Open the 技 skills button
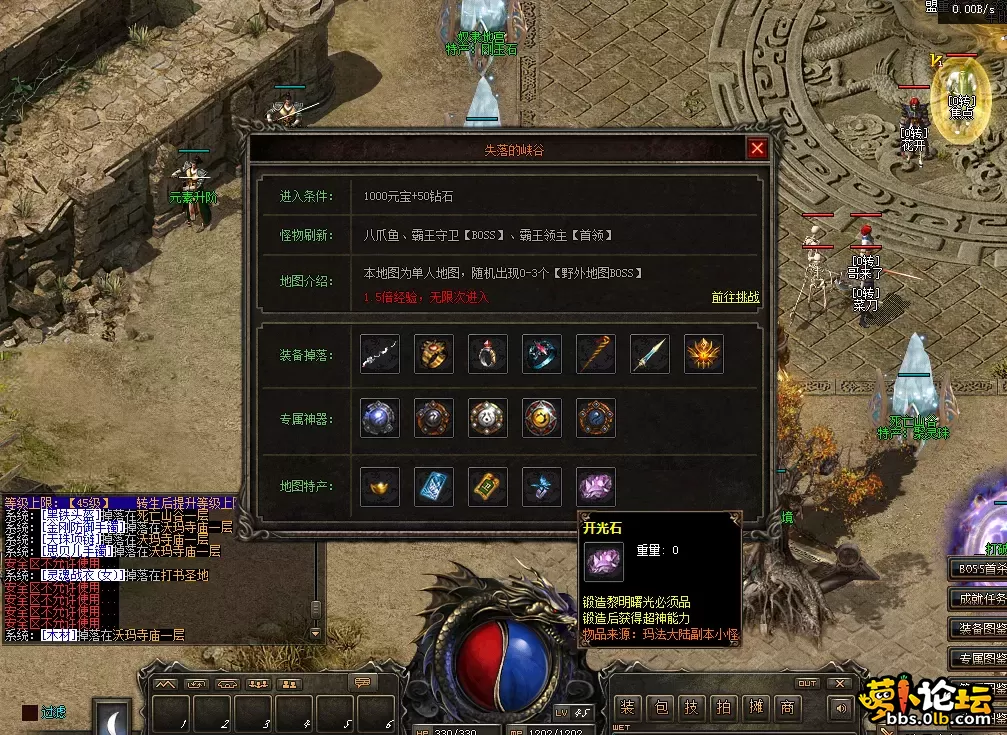1007x735 pixels. 691,708
